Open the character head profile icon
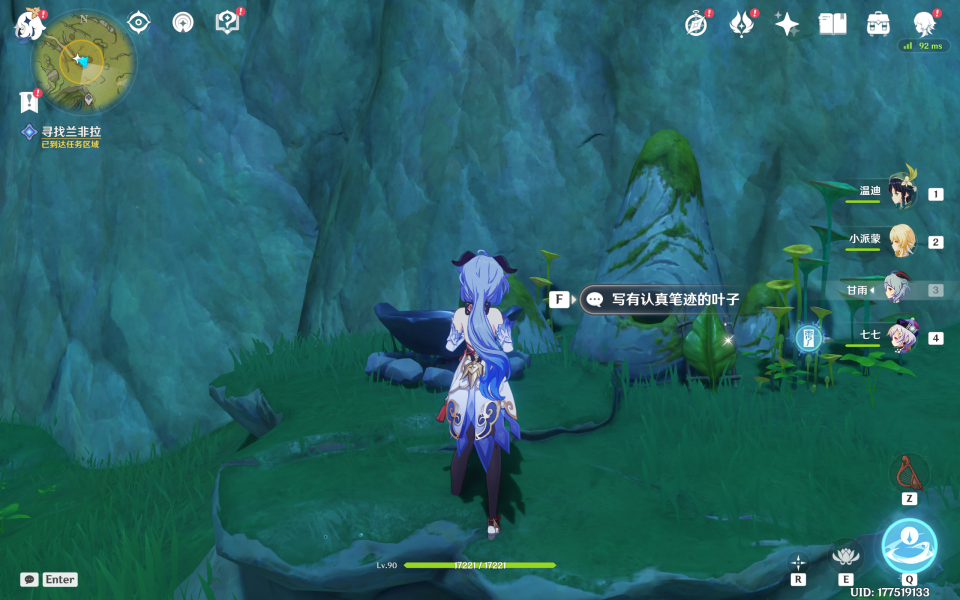Image resolution: width=960 pixels, height=600 pixels. click(924, 24)
